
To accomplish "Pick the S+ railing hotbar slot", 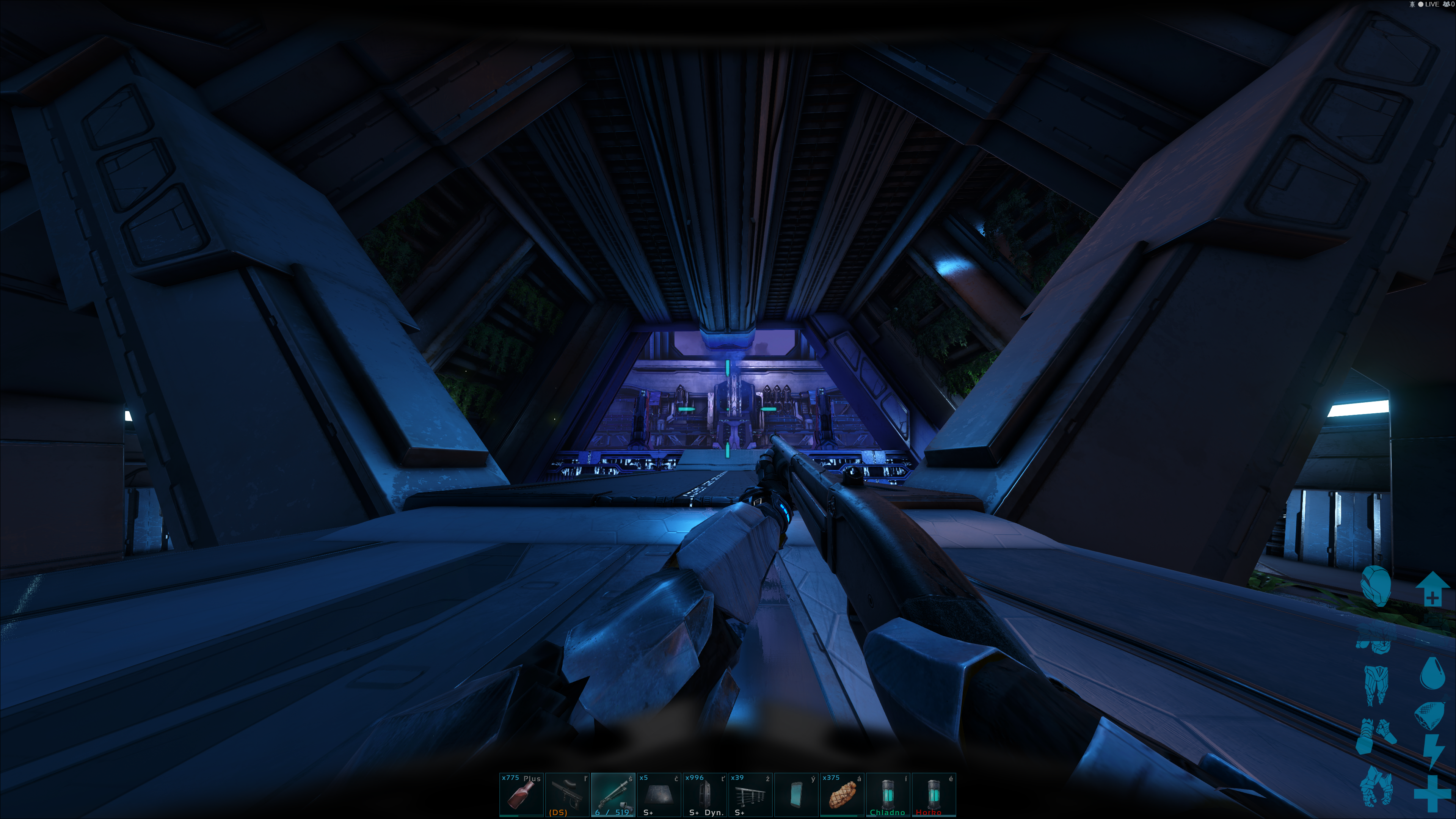I will click(x=751, y=794).
